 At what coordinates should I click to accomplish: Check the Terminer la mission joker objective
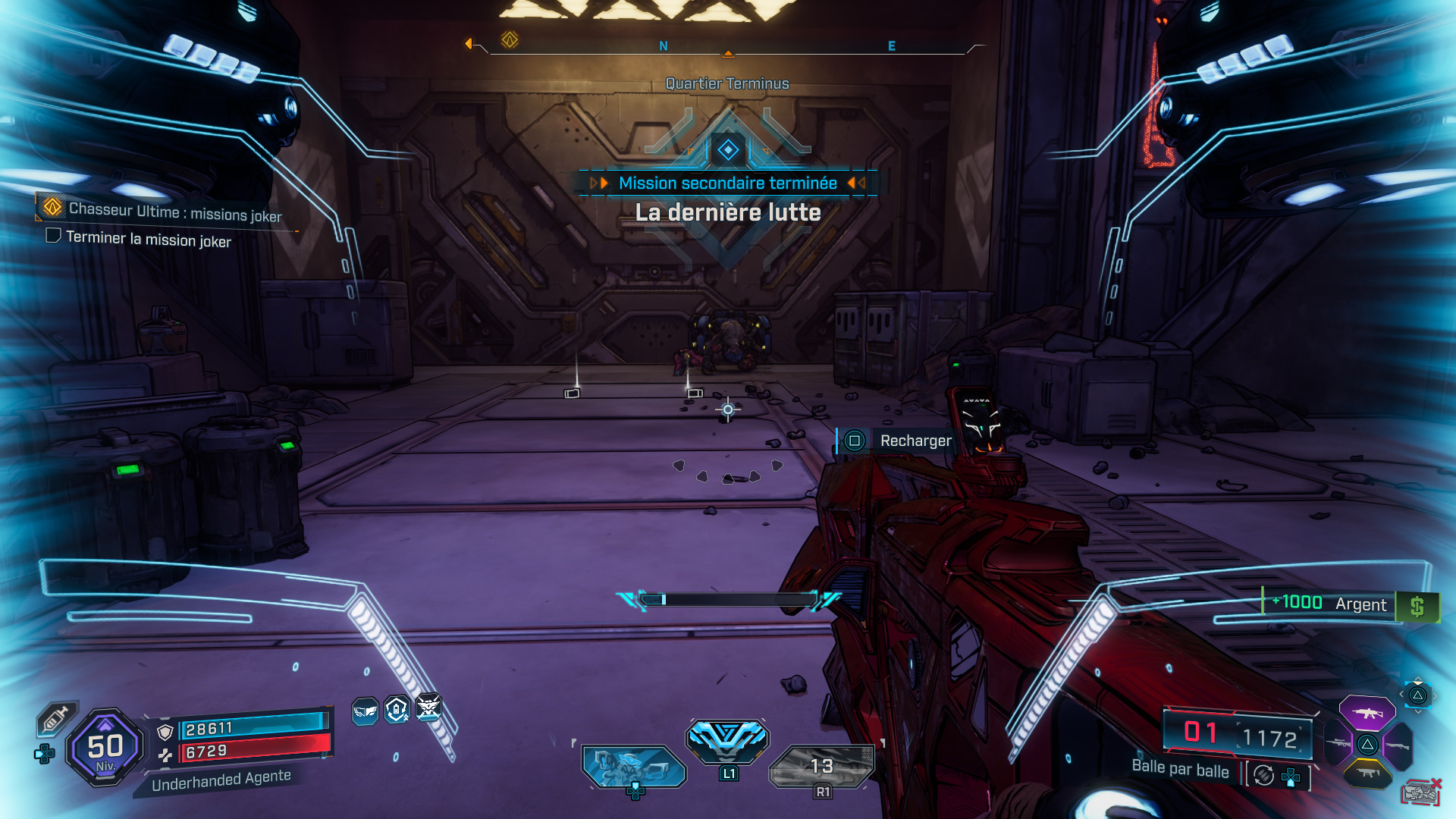pyautogui.click(x=53, y=236)
